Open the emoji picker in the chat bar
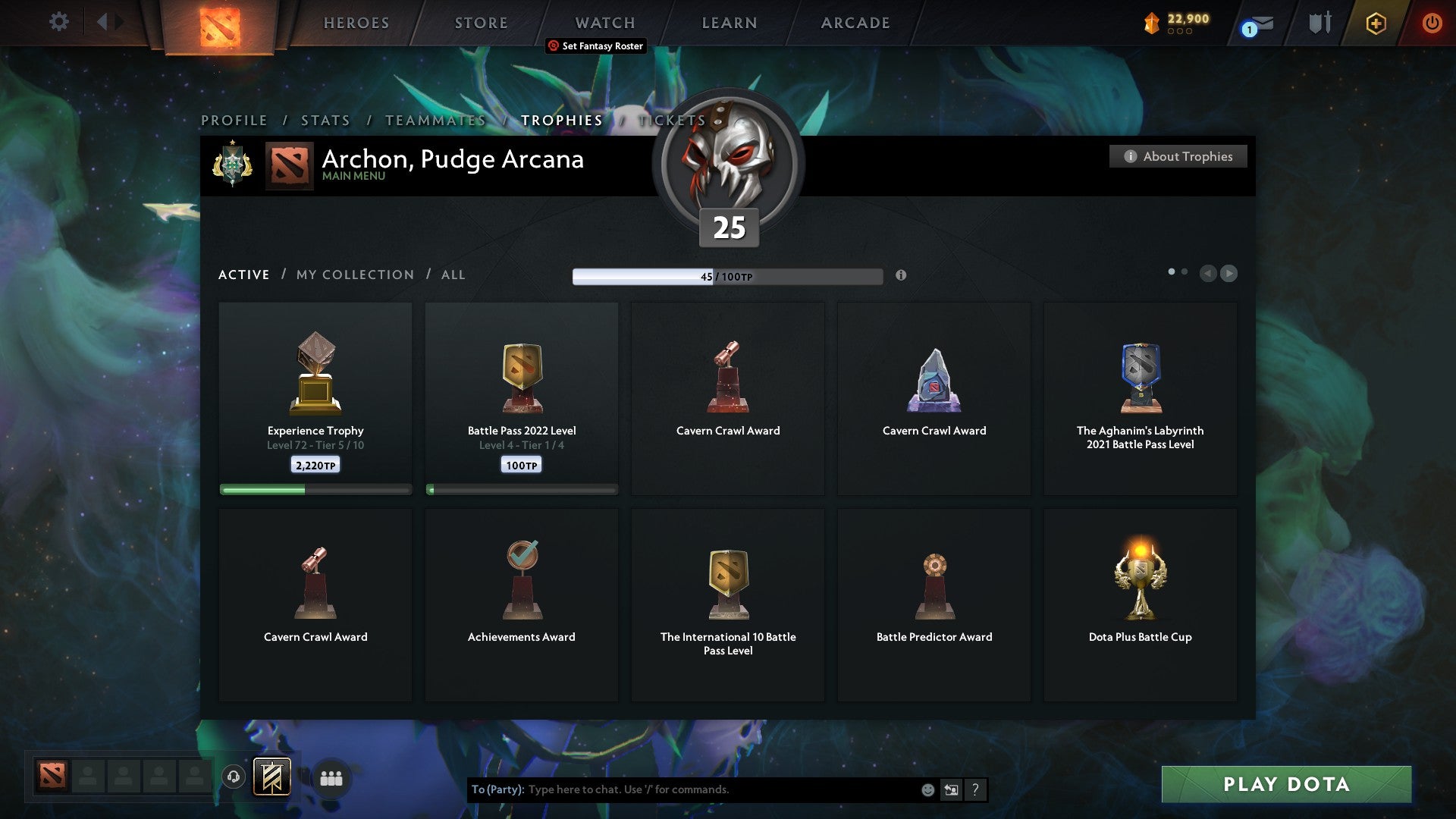Screen dimensions: 1456x819 [927, 789]
